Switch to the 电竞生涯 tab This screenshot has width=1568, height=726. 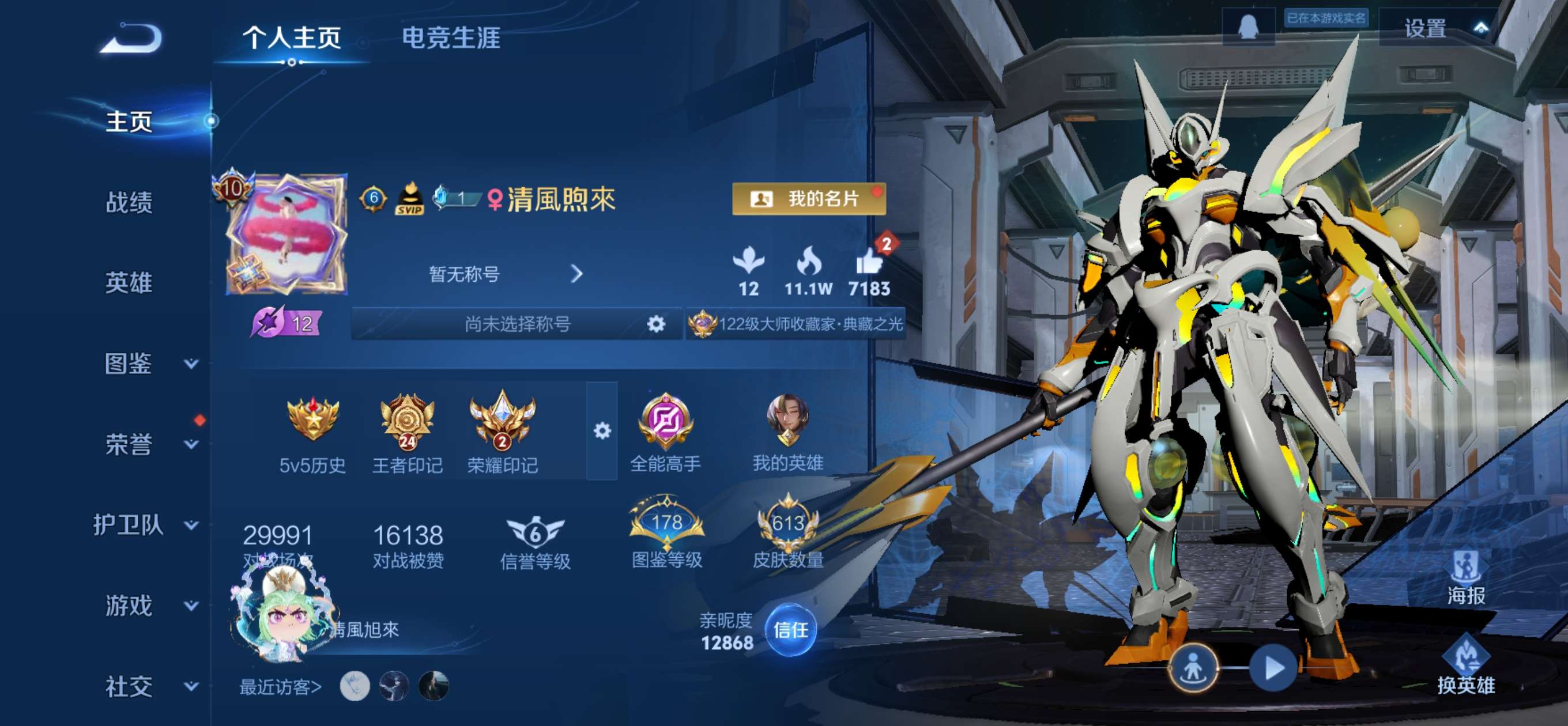pos(451,37)
